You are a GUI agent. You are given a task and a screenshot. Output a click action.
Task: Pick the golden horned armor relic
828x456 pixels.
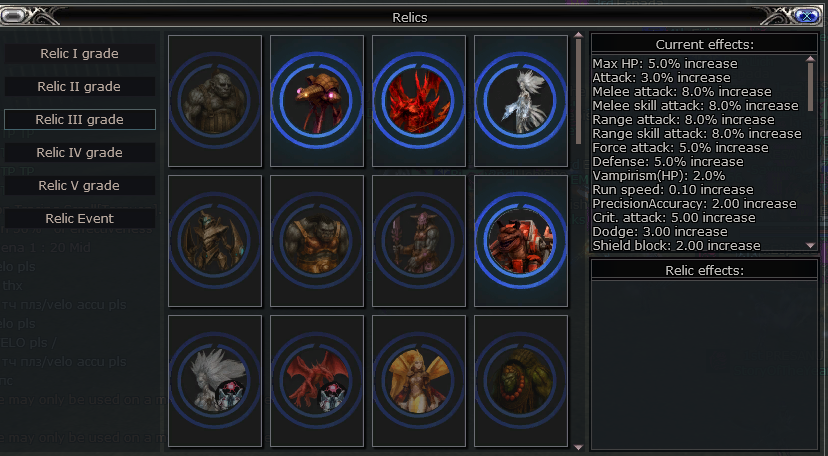(215, 240)
